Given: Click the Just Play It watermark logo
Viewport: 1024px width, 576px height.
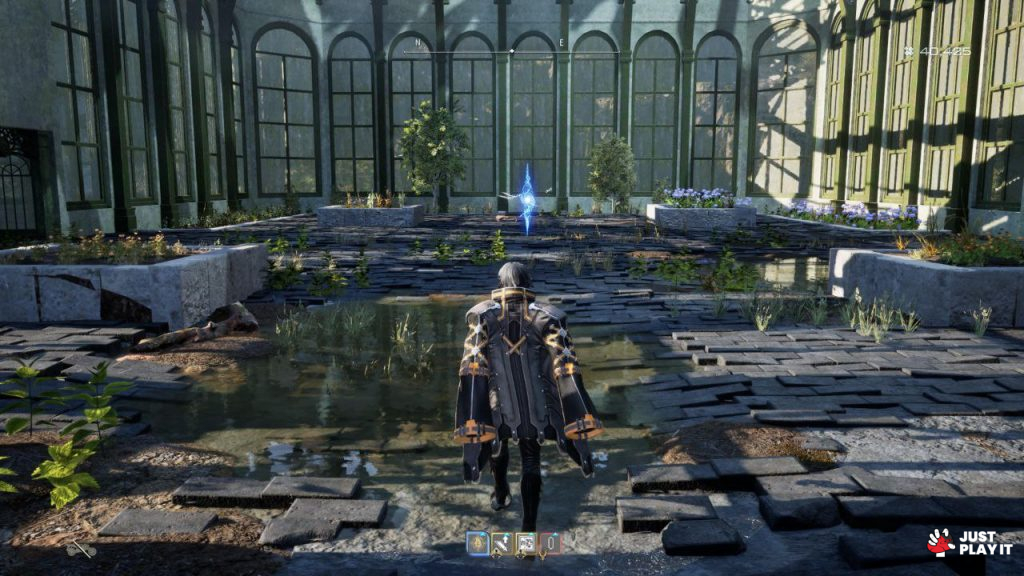Looking at the screenshot, I should (968, 542).
